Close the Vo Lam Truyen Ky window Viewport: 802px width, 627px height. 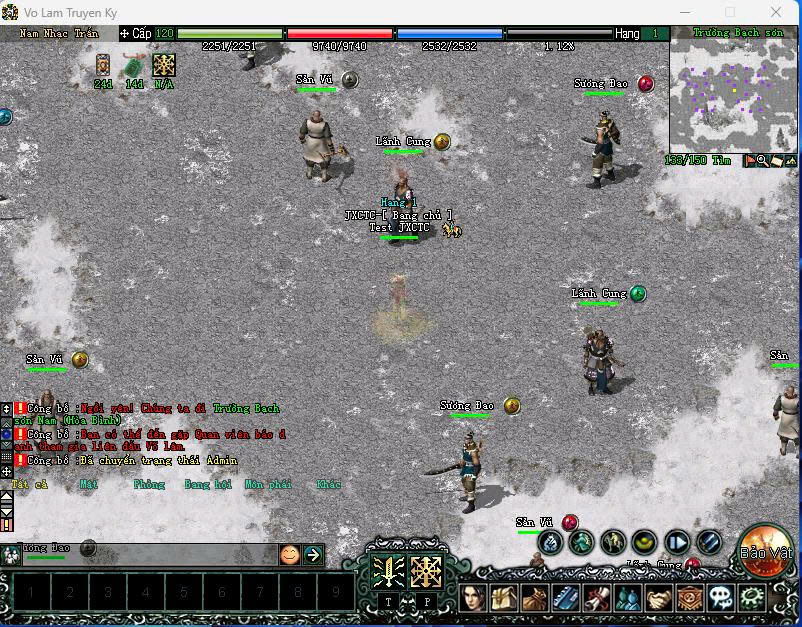pos(777,12)
